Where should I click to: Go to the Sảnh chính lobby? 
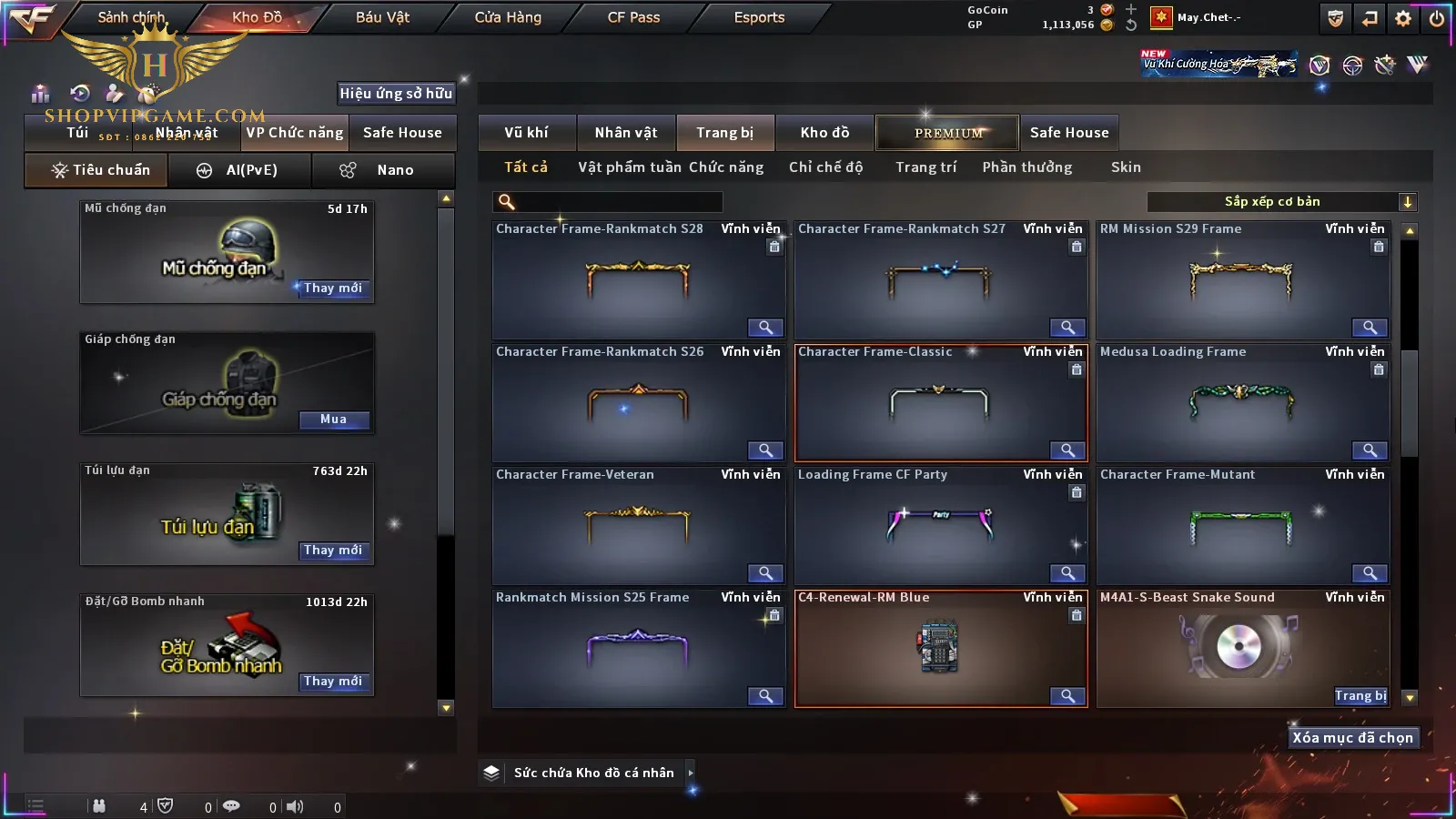pyautogui.click(x=131, y=17)
